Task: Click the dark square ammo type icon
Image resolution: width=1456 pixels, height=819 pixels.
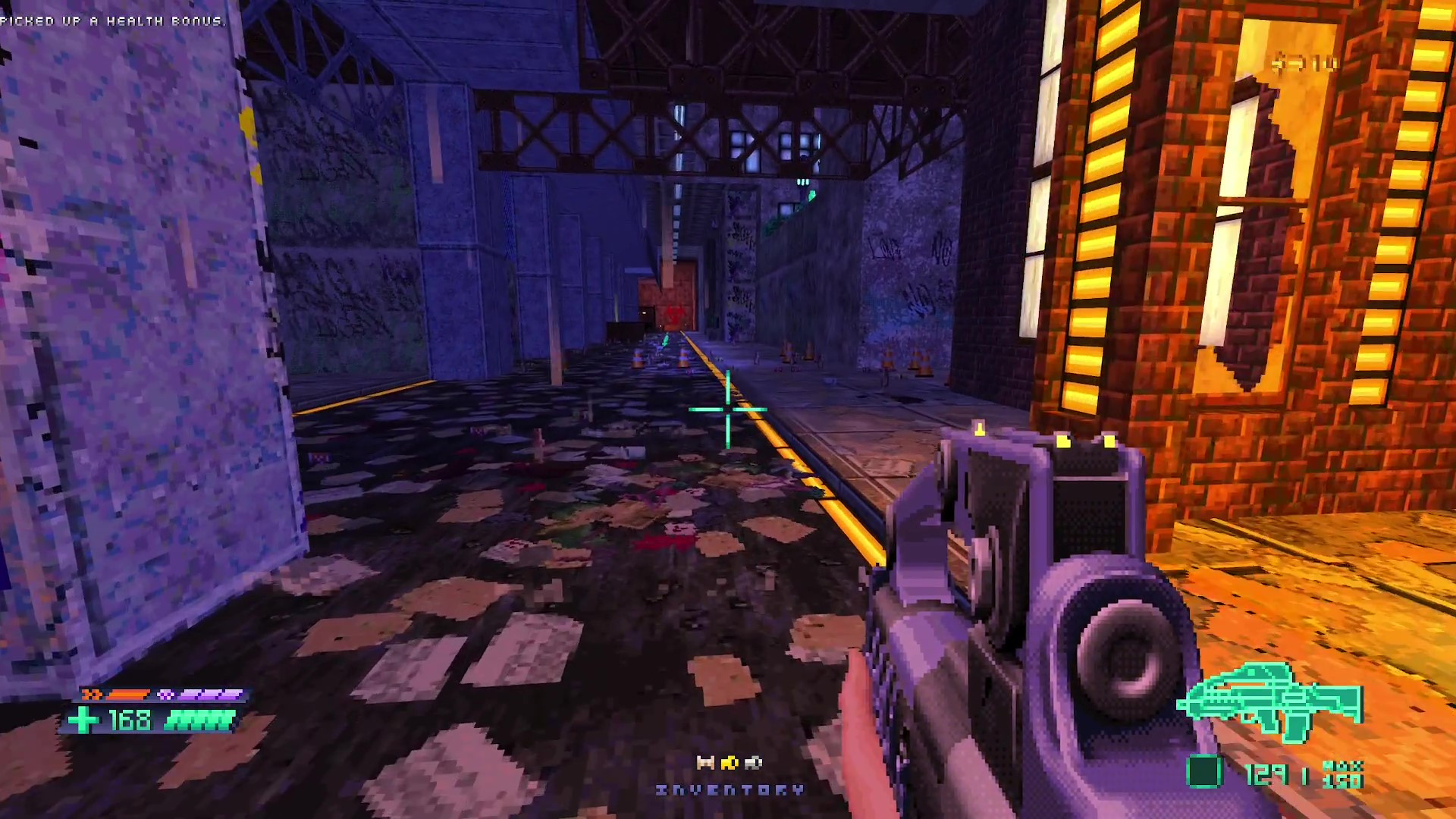Action: point(1203,772)
